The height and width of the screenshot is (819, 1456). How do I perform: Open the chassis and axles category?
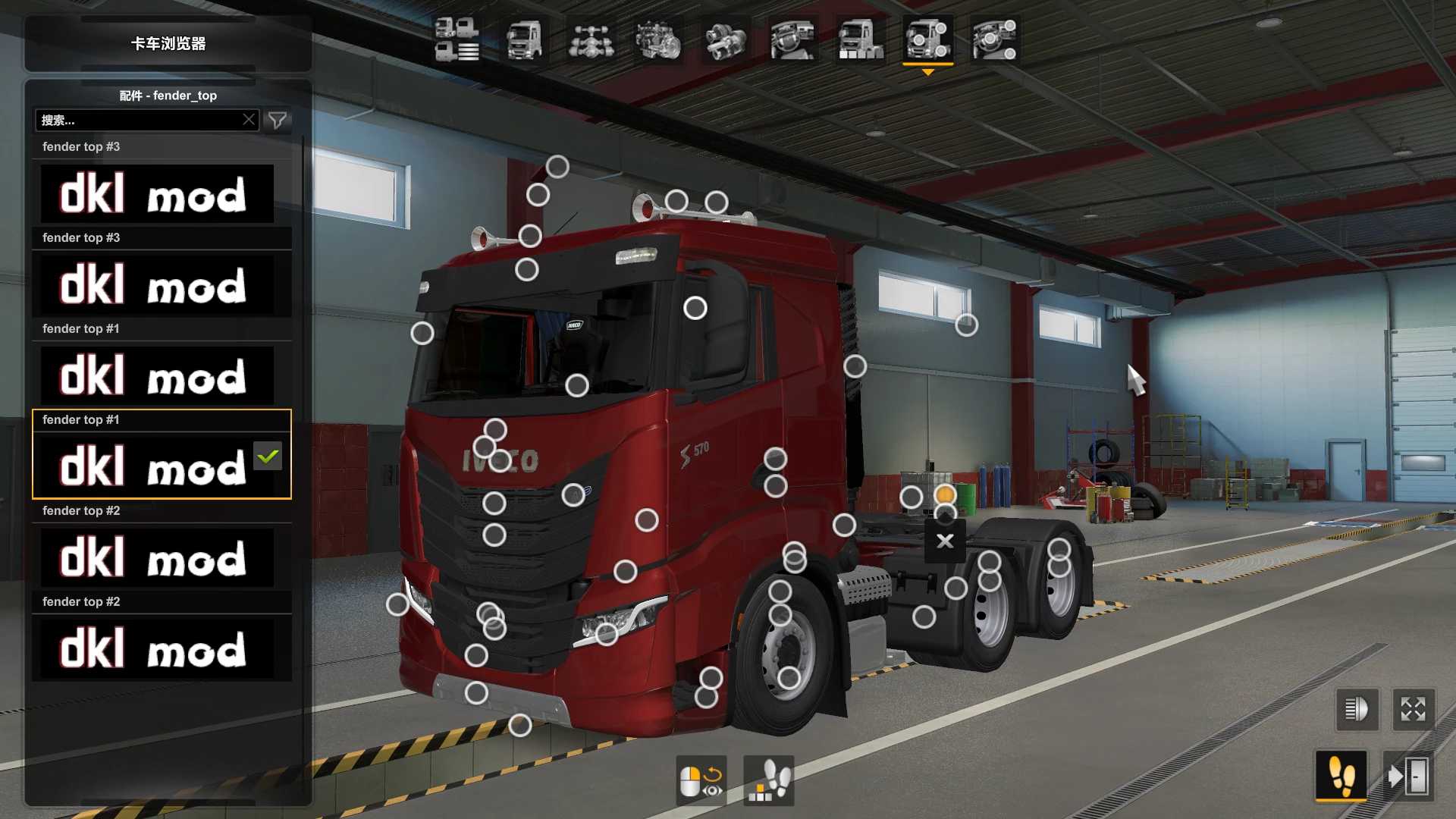point(592,42)
